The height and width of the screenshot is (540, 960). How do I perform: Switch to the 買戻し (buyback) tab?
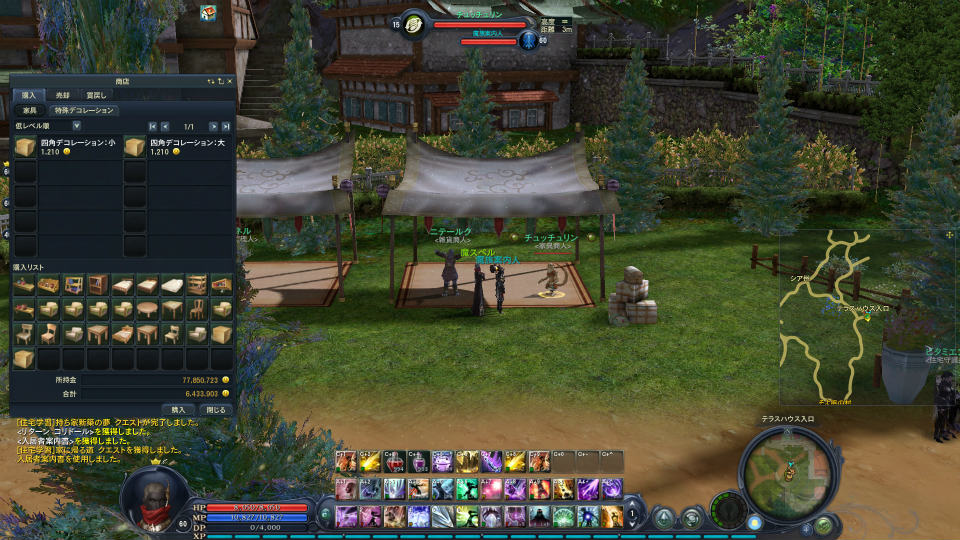95,95
